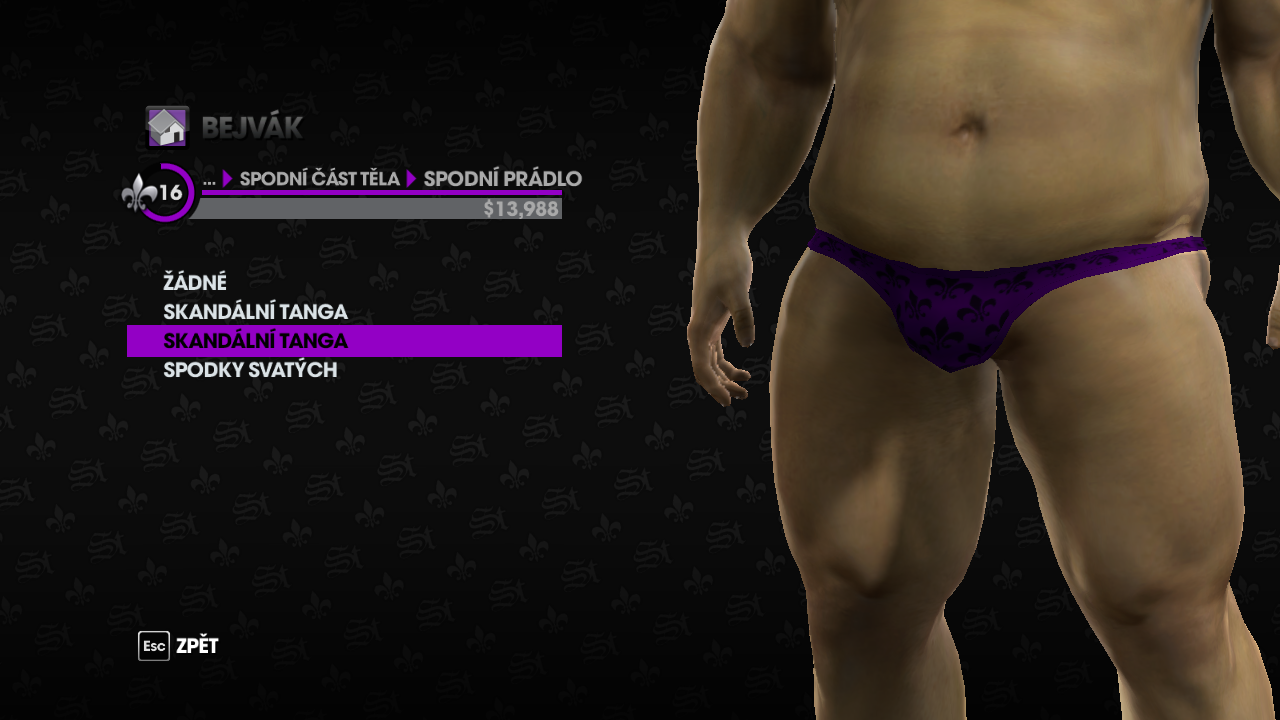Pick the unhighlighted SKANDÁLNÍ TANGA entry
The image size is (1280, 720).
click(255, 312)
